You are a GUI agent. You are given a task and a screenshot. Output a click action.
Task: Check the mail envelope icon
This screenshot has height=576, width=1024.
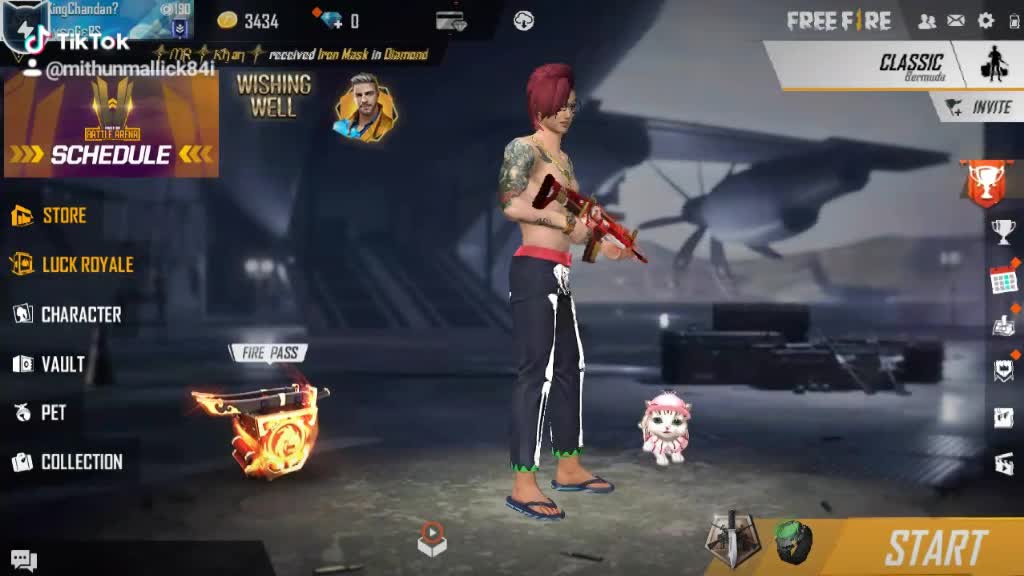[x=956, y=21]
